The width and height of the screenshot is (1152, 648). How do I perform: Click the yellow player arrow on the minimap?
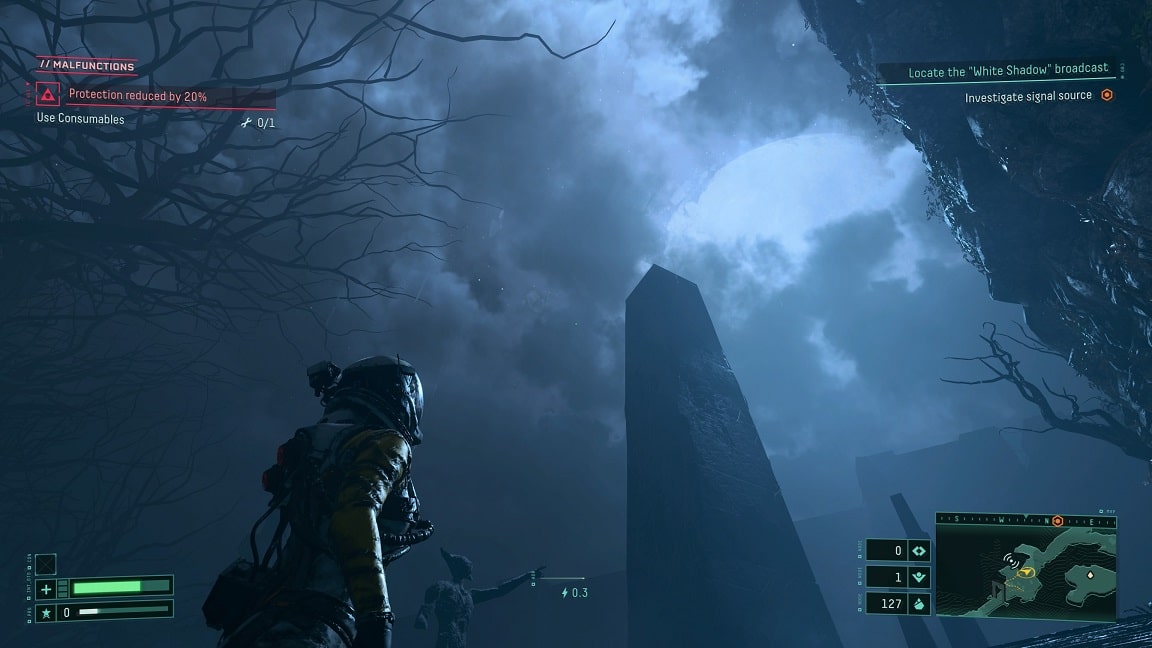(x=1026, y=574)
